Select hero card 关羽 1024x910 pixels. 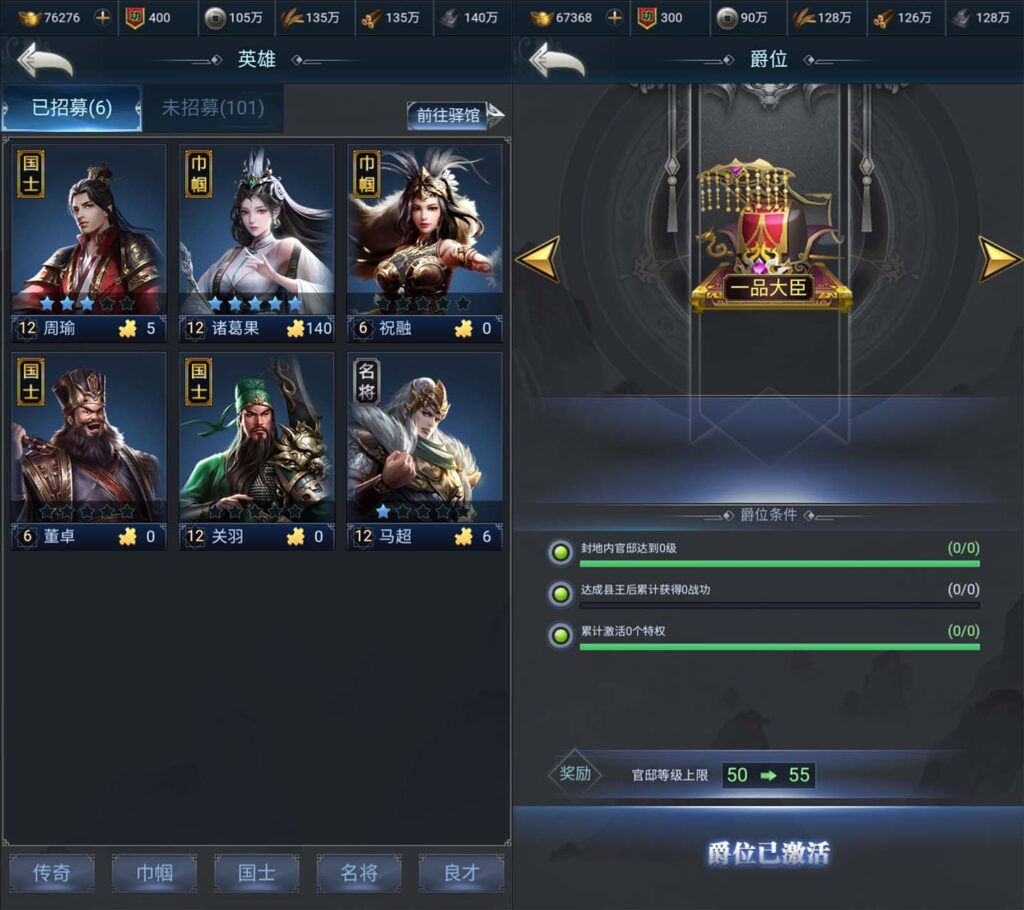click(x=256, y=450)
